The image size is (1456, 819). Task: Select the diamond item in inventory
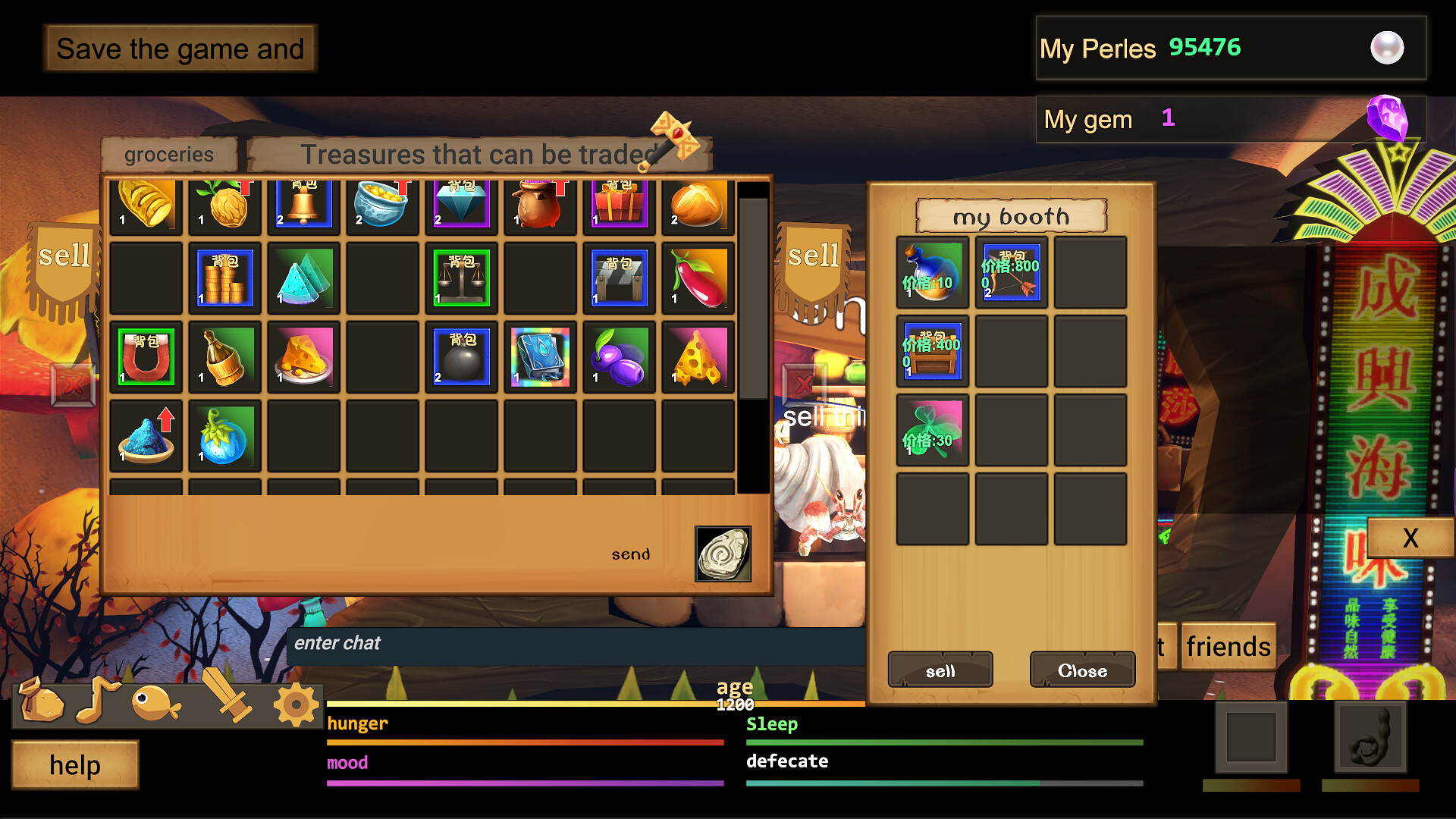coord(461,203)
